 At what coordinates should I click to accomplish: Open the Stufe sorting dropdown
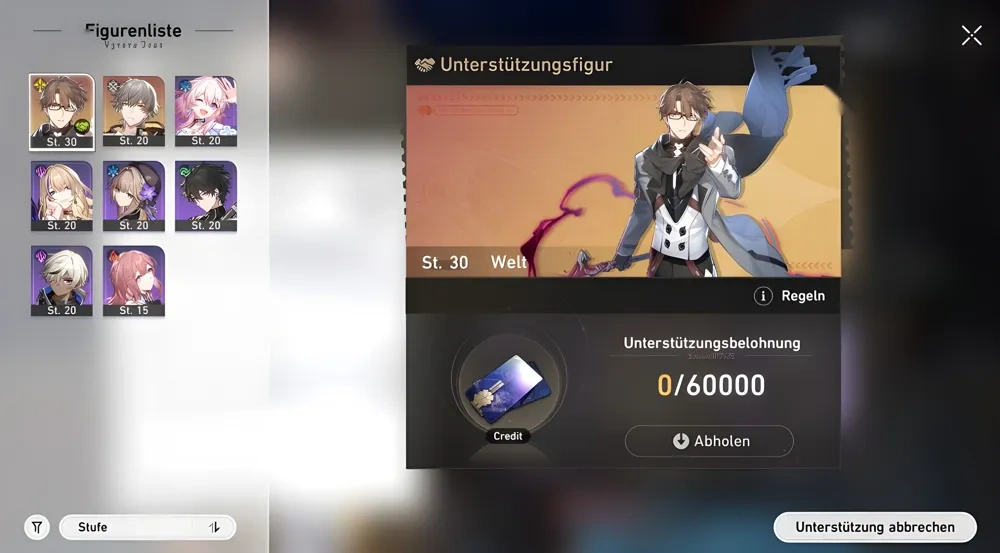pos(147,527)
